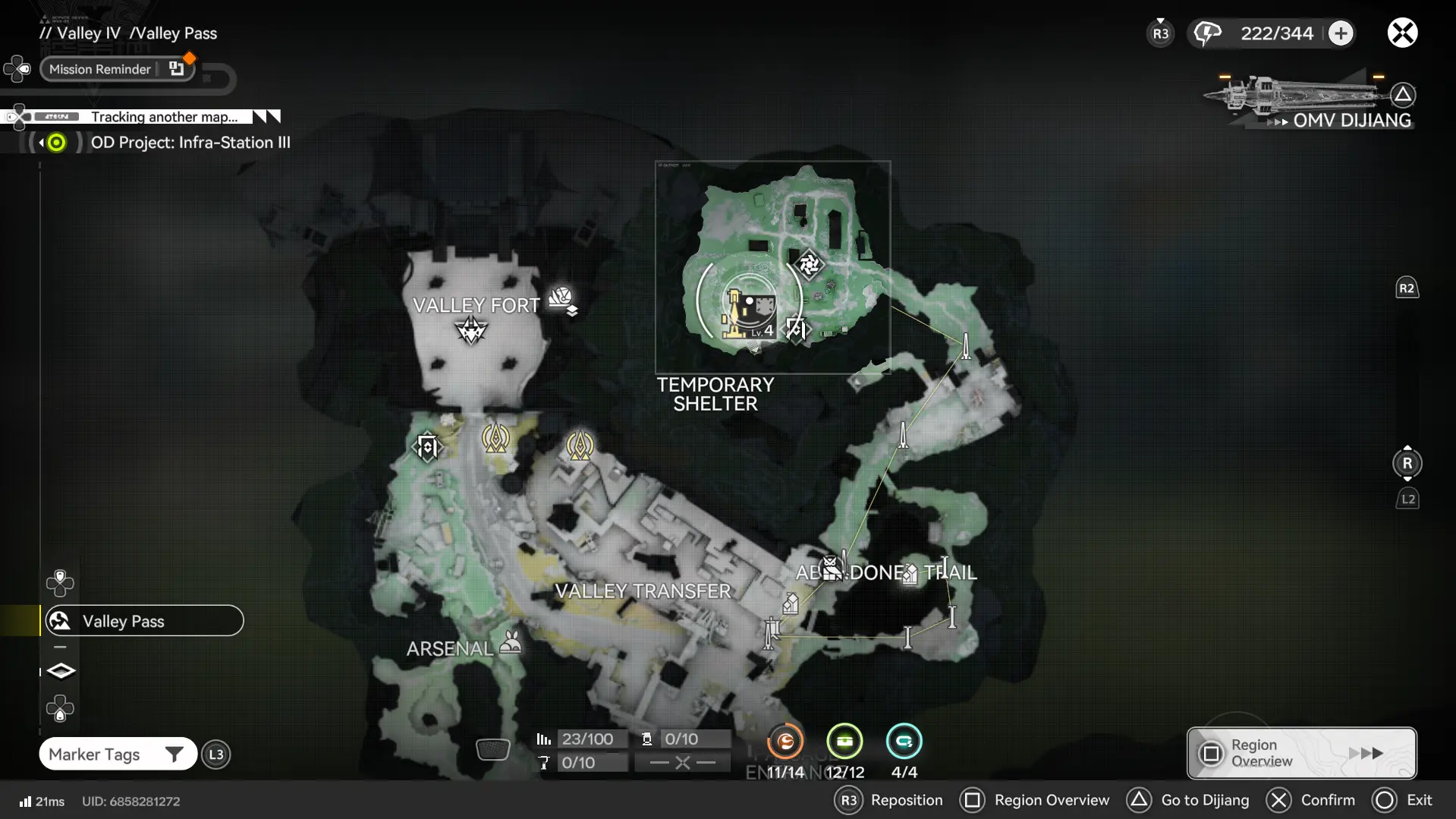
Task: Click the Tracking another map banner
Action: (163, 117)
